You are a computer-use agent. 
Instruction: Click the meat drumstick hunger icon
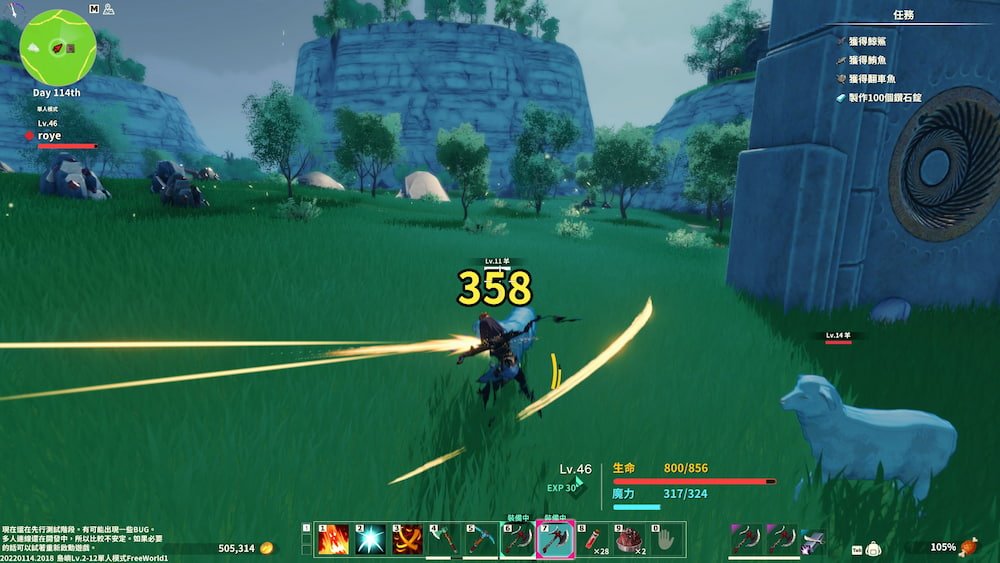967,547
